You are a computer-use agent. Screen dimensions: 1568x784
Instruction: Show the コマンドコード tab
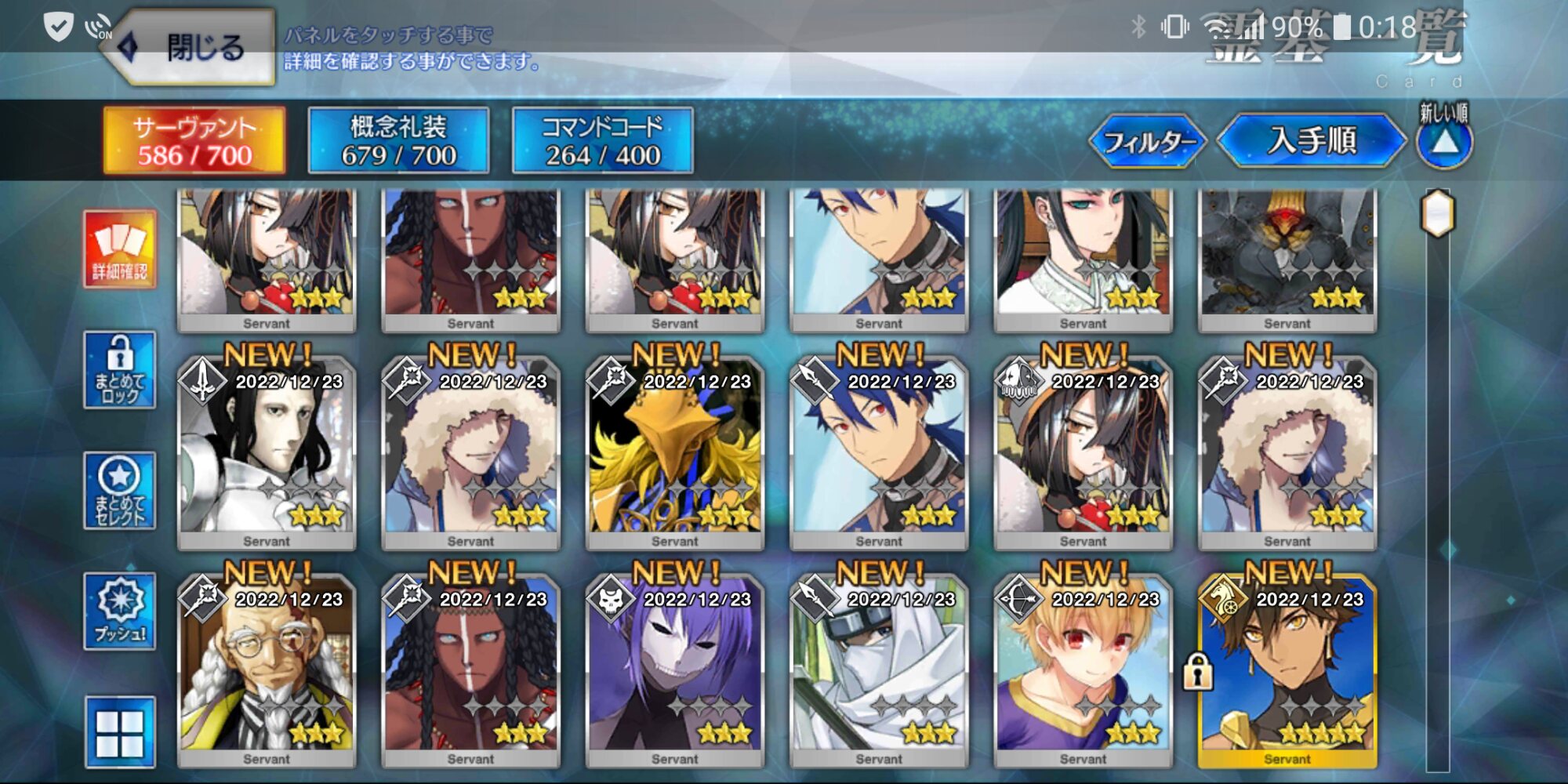(602, 141)
